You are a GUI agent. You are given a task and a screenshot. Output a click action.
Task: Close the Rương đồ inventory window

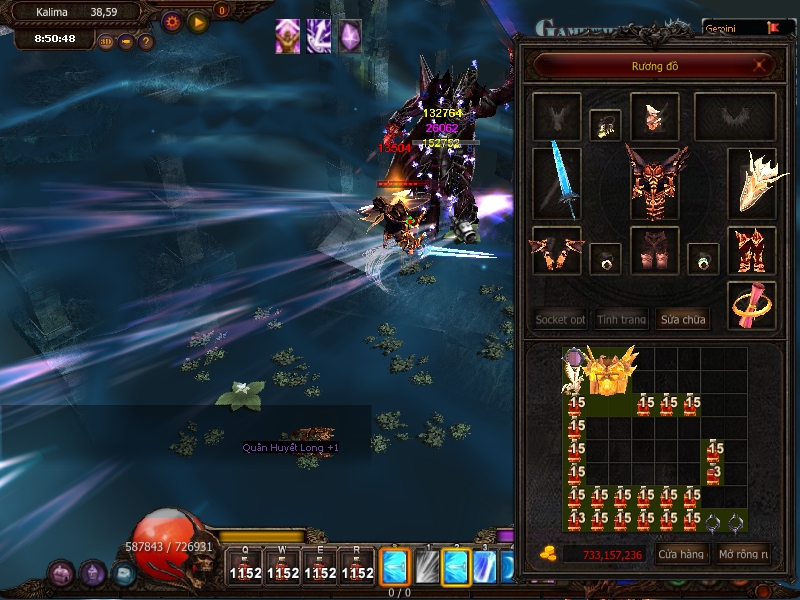[x=762, y=66]
